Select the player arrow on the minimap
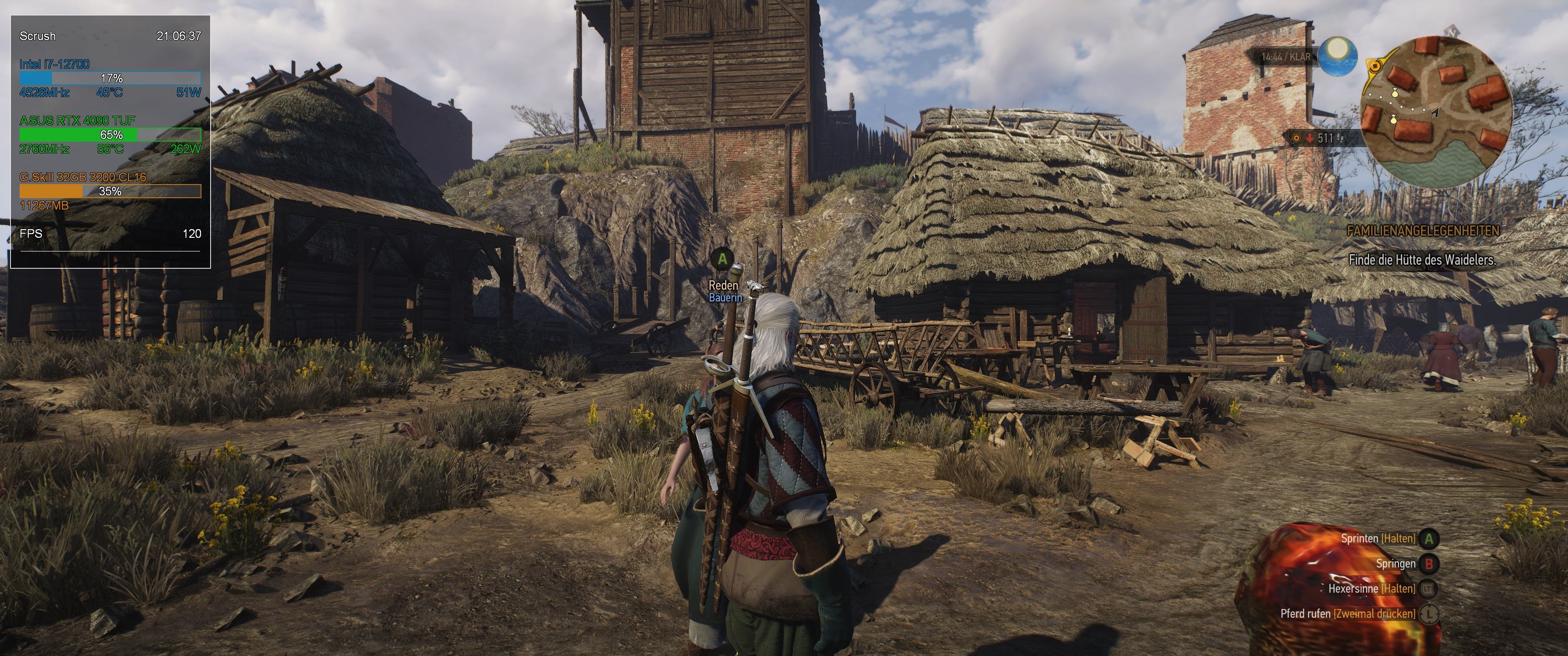This screenshot has width=1568, height=656. point(1435,113)
